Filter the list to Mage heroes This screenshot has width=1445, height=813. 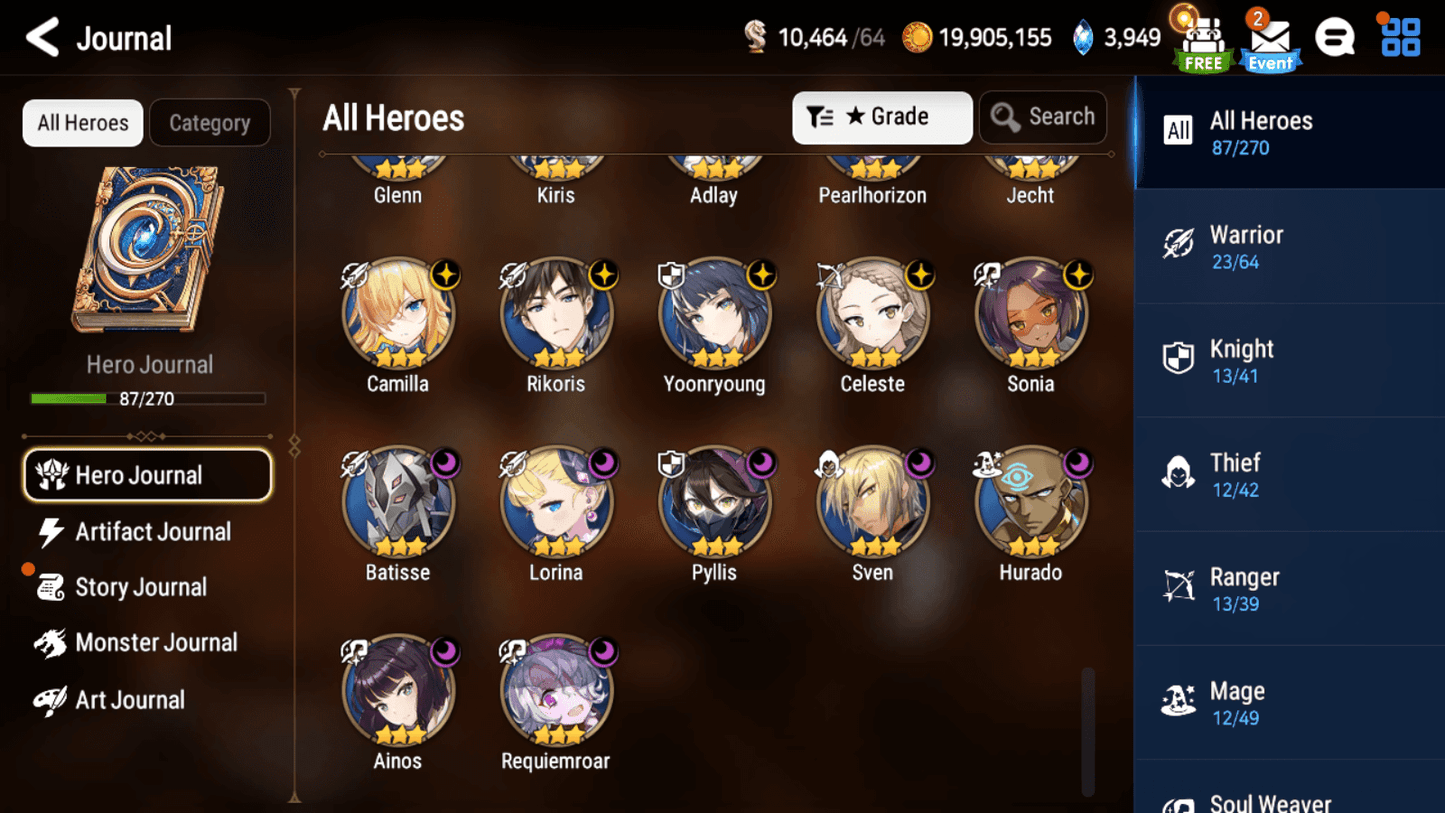(x=1288, y=703)
